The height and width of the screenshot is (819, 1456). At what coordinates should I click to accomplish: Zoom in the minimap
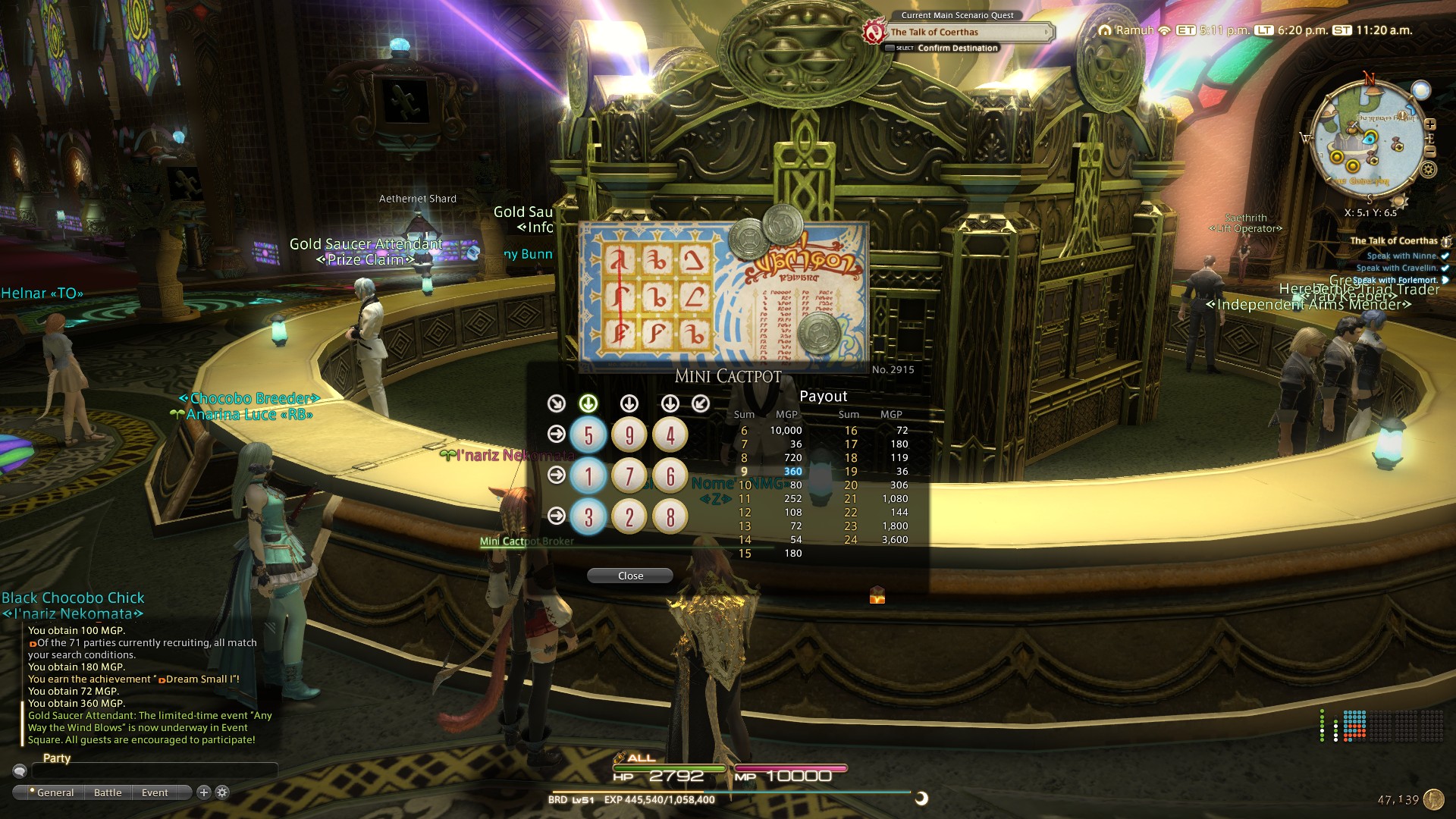click(1430, 124)
